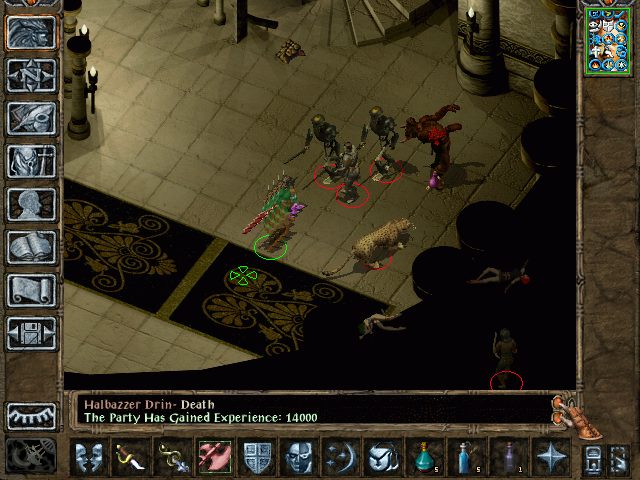
Task: Open the inventory screen
Action: point(31,161)
